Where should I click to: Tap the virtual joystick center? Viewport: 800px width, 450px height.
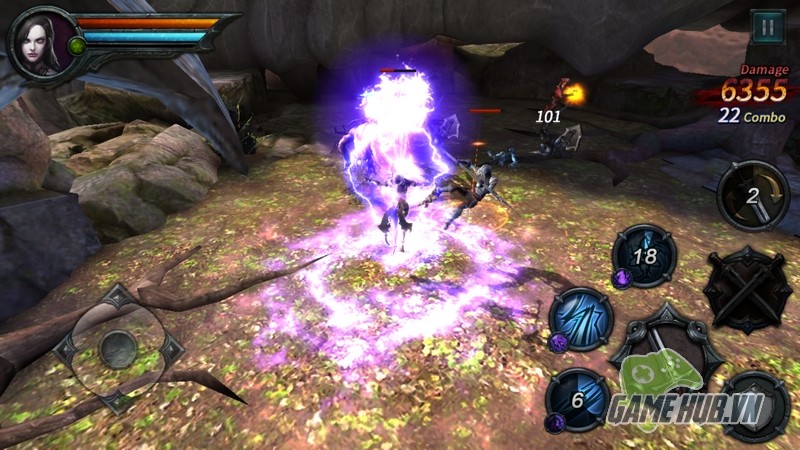[x=118, y=348]
